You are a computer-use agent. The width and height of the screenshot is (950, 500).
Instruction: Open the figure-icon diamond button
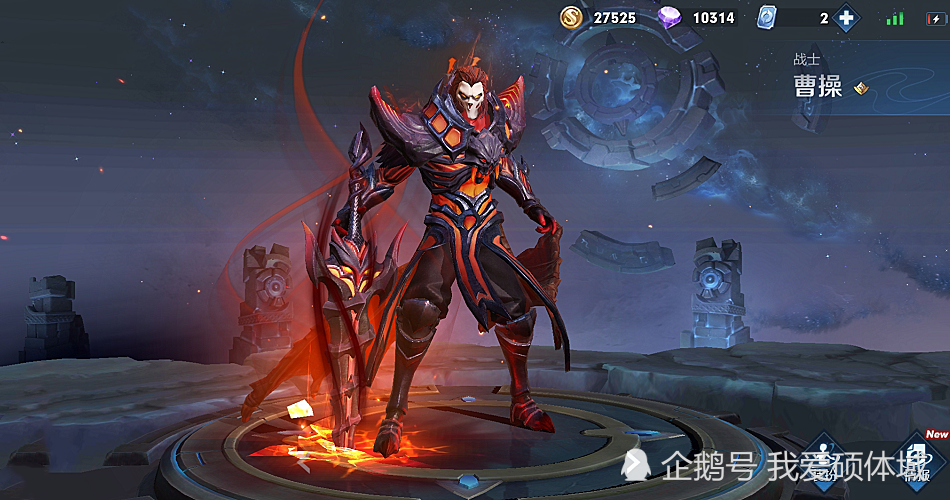coord(824,464)
